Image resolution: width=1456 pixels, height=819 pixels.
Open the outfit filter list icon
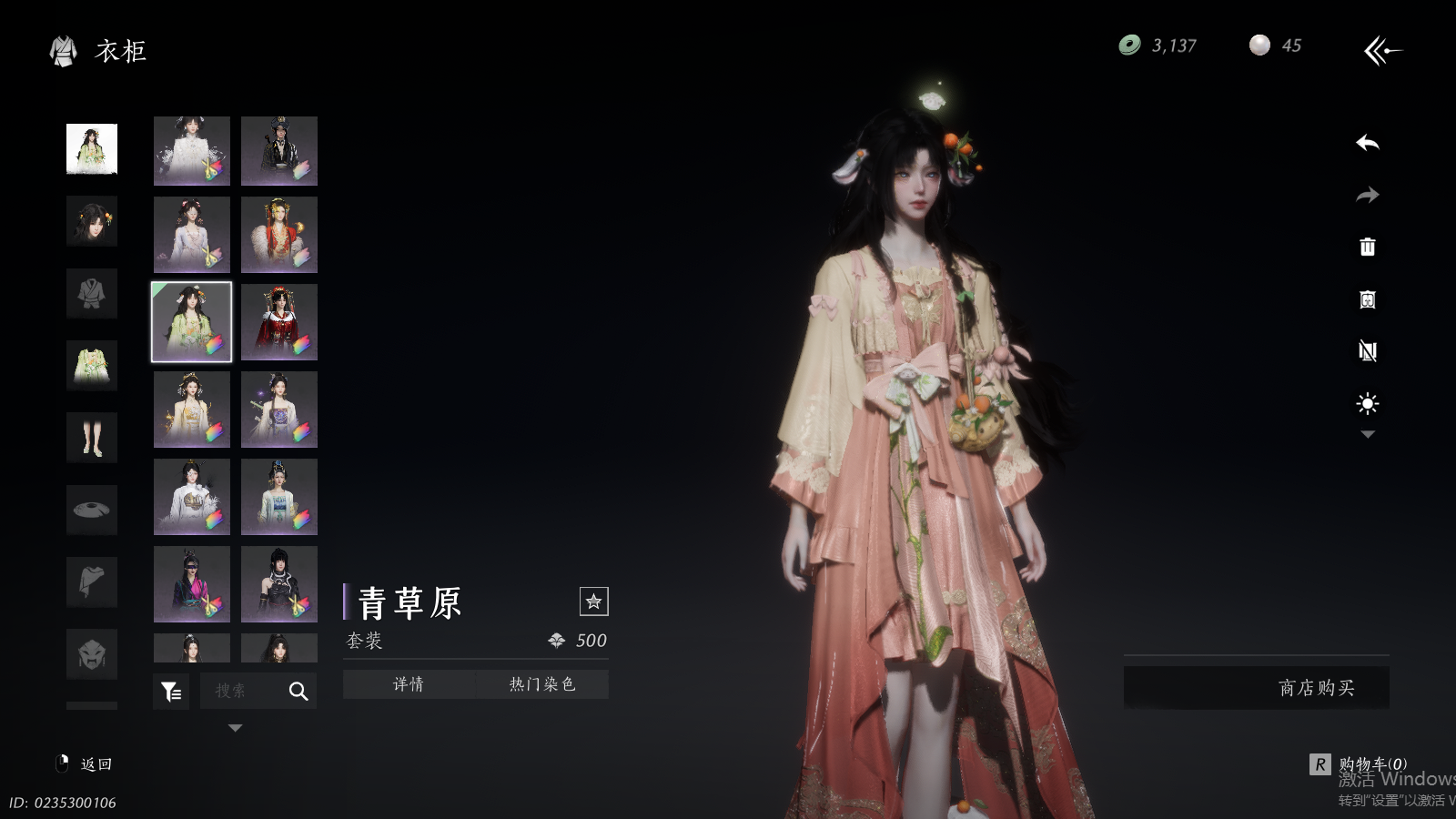(x=171, y=692)
